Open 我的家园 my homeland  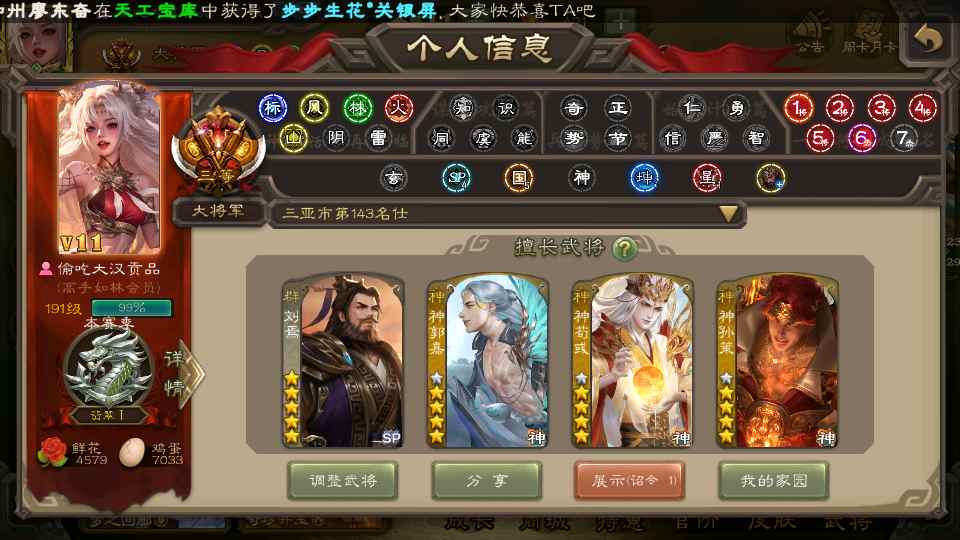(x=773, y=481)
